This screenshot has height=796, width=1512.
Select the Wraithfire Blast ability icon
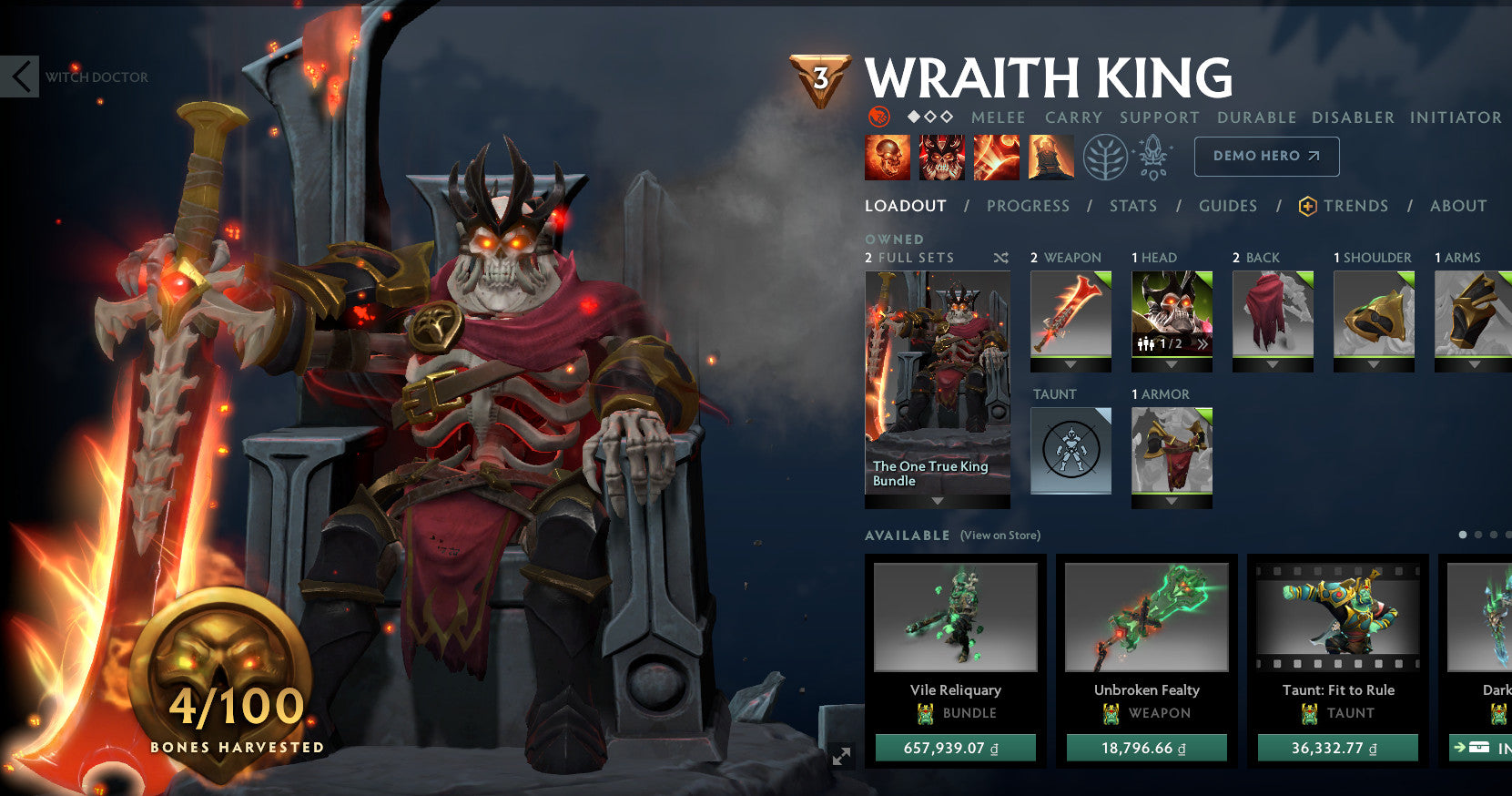coord(887,156)
